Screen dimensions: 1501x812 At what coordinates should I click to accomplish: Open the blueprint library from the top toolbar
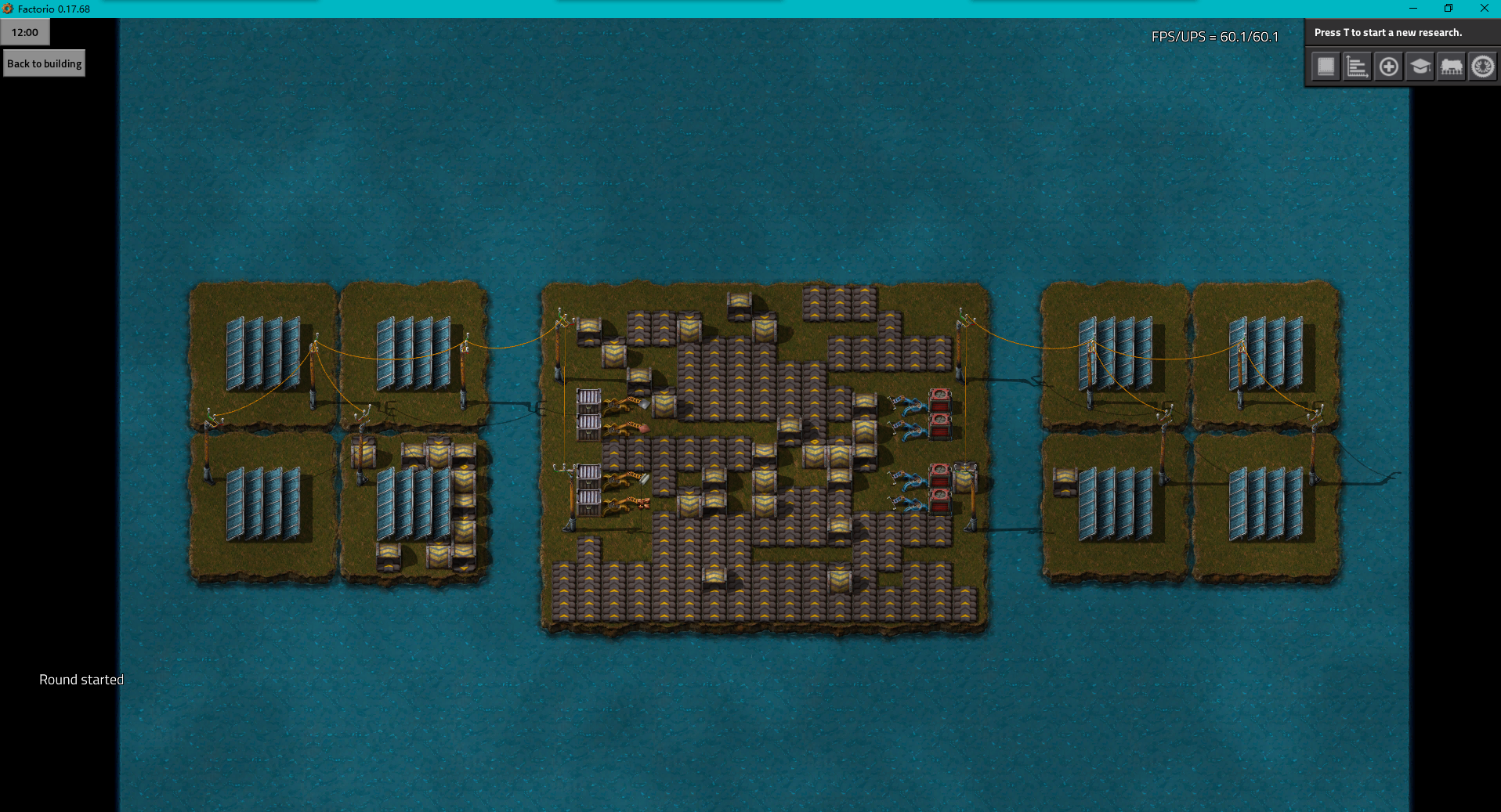click(1326, 67)
